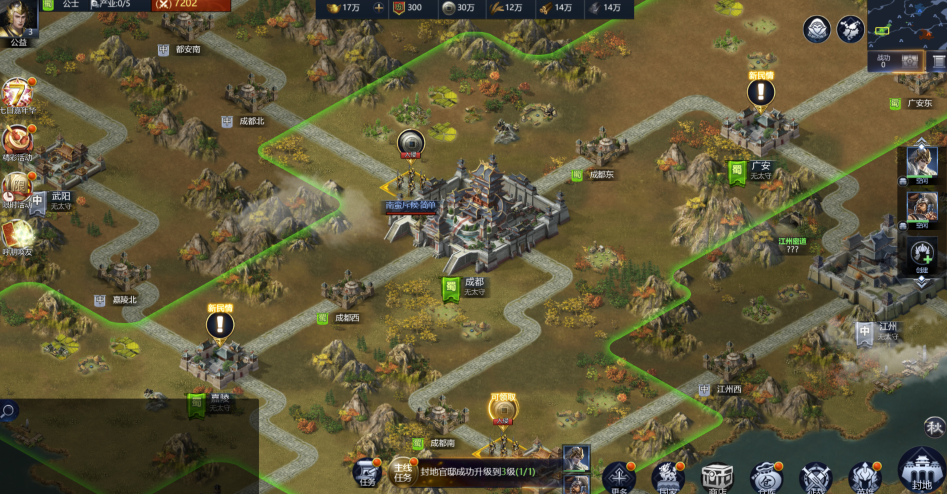The width and height of the screenshot is (947, 494).
Task: Open the player avatar profile
Action: pyautogui.click(x=19, y=19)
